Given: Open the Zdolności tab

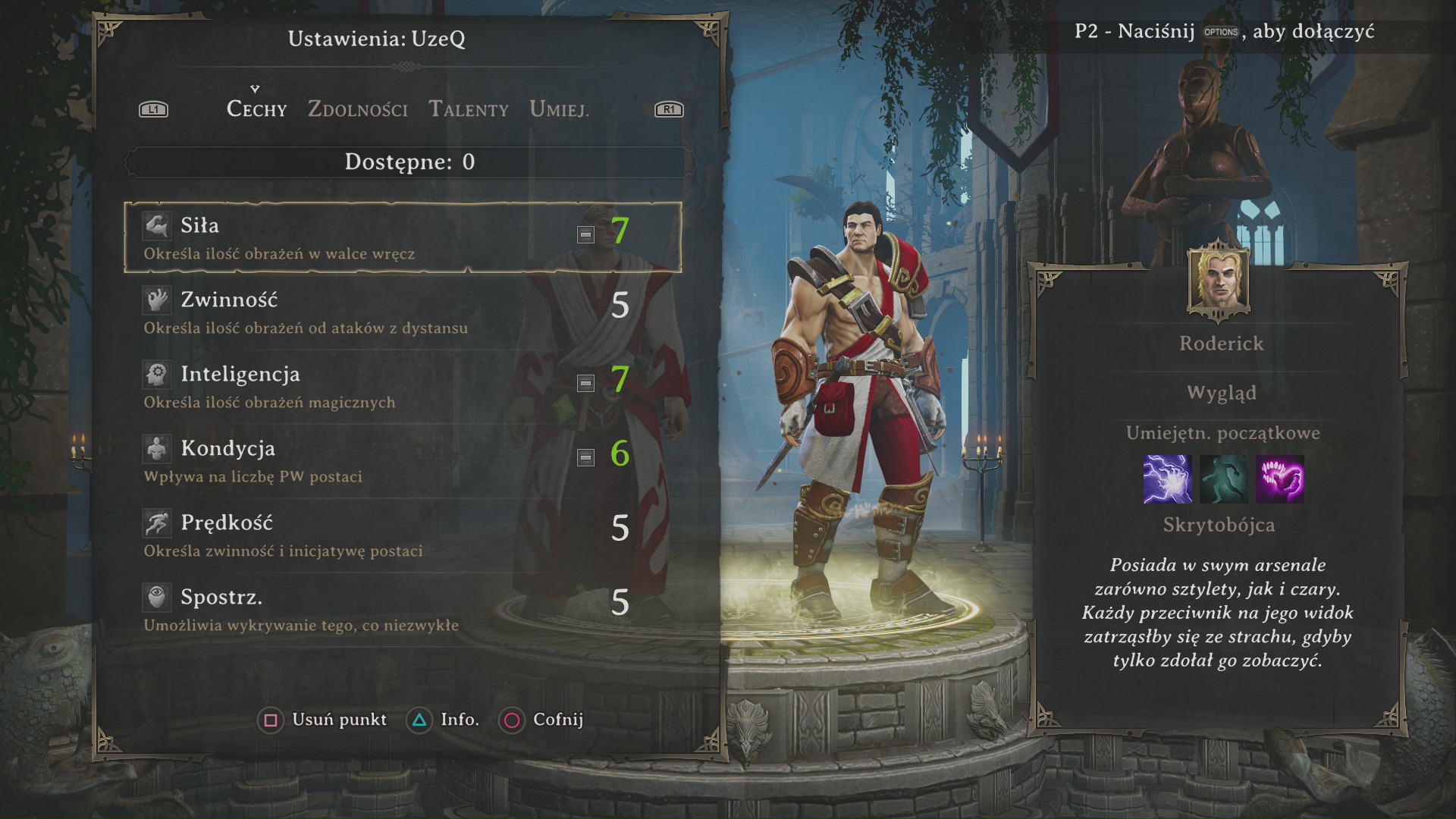Looking at the screenshot, I should pyautogui.click(x=357, y=110).
